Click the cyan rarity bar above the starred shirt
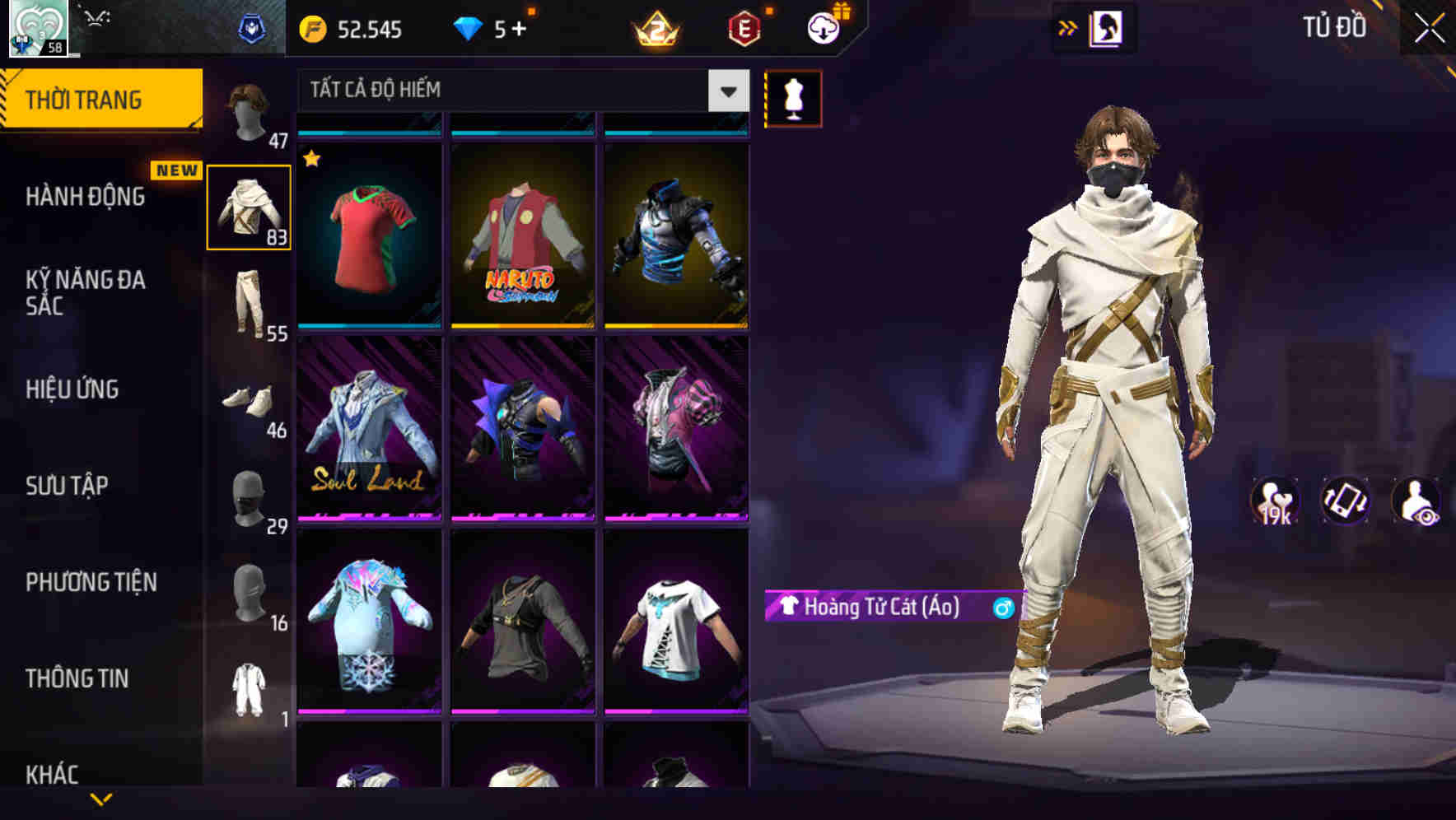This screenshot has width=1456, height=820. (x=368, y=132)
